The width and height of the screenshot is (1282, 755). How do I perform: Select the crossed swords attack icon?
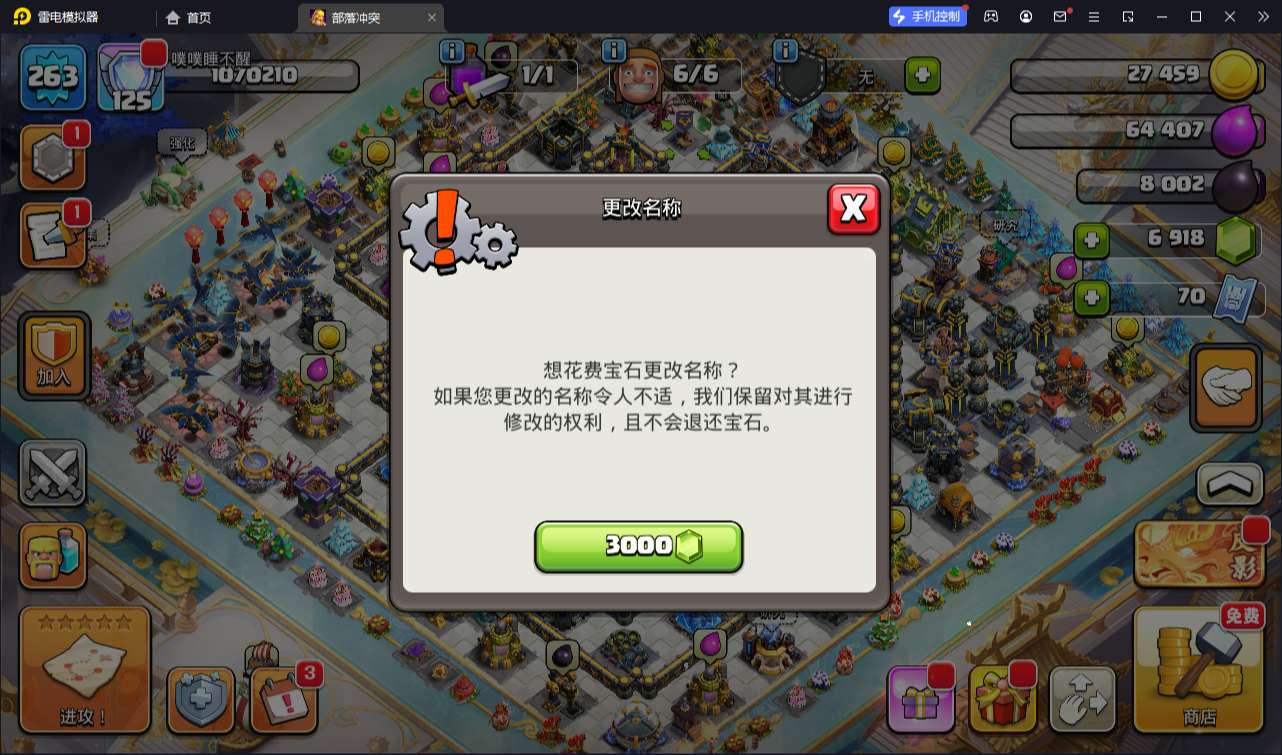point(53,470)
